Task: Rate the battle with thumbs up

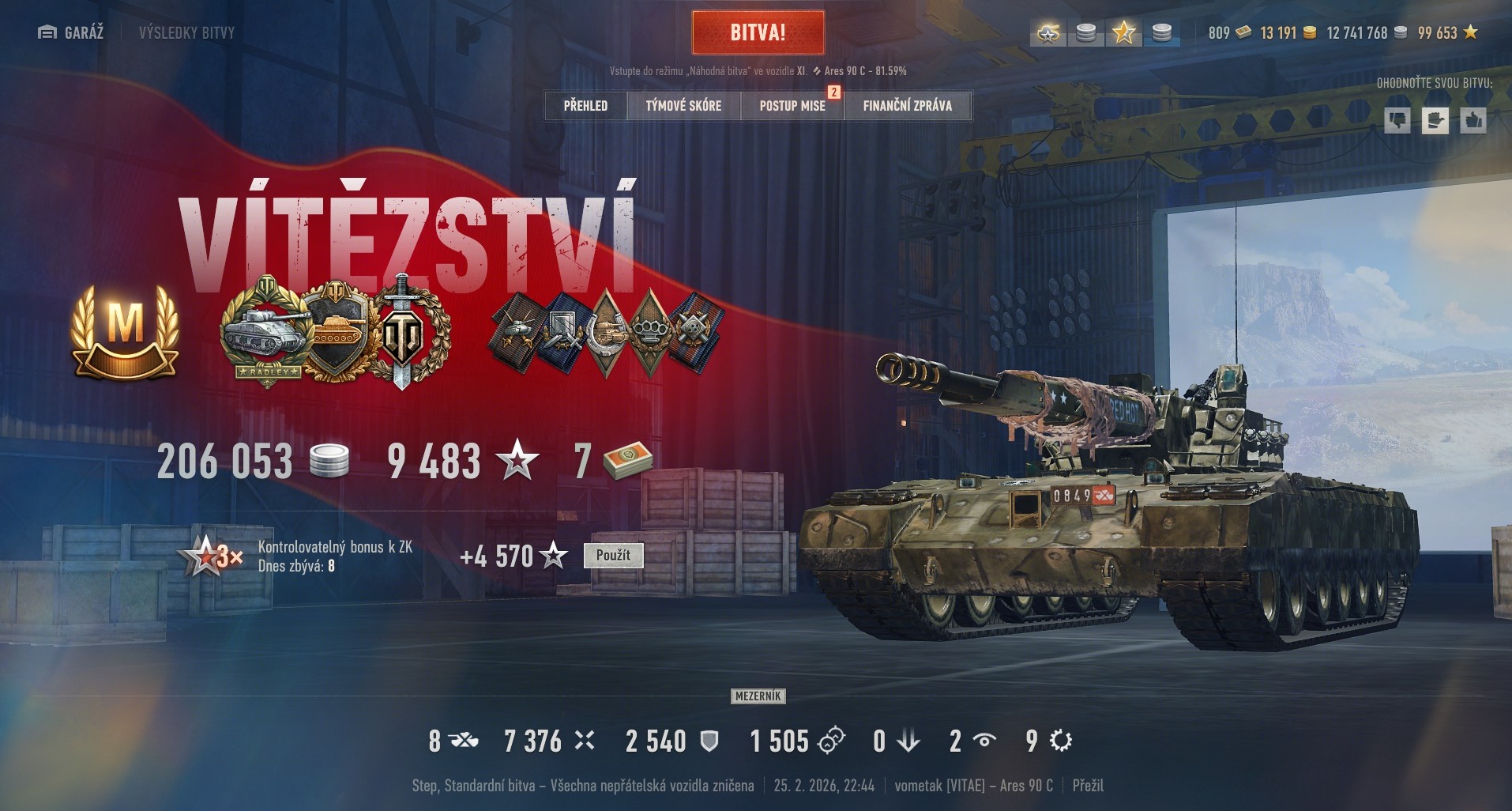Action: coord(1473,120)
